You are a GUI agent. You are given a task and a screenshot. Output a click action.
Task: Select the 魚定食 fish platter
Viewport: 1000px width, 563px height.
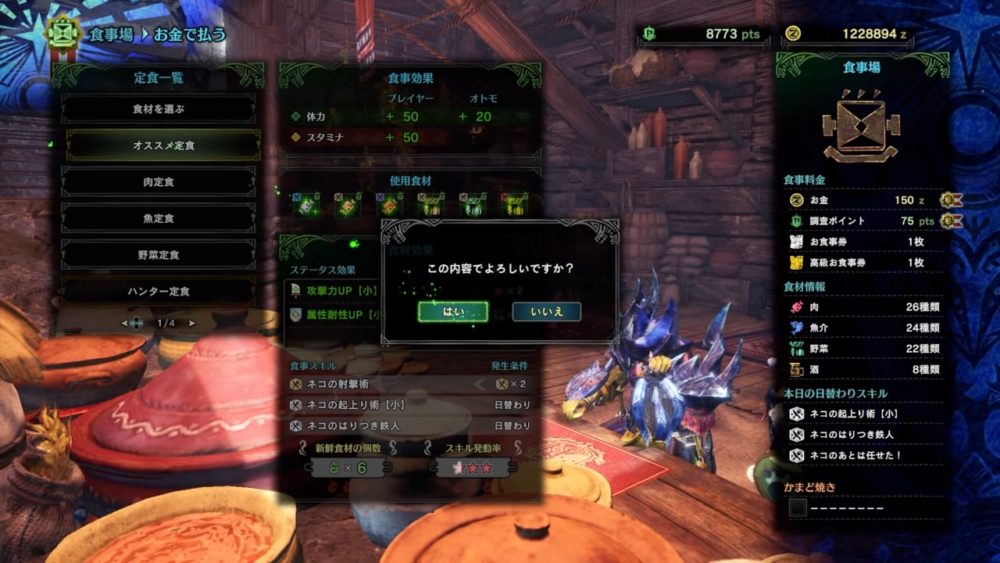pos(158,218)
